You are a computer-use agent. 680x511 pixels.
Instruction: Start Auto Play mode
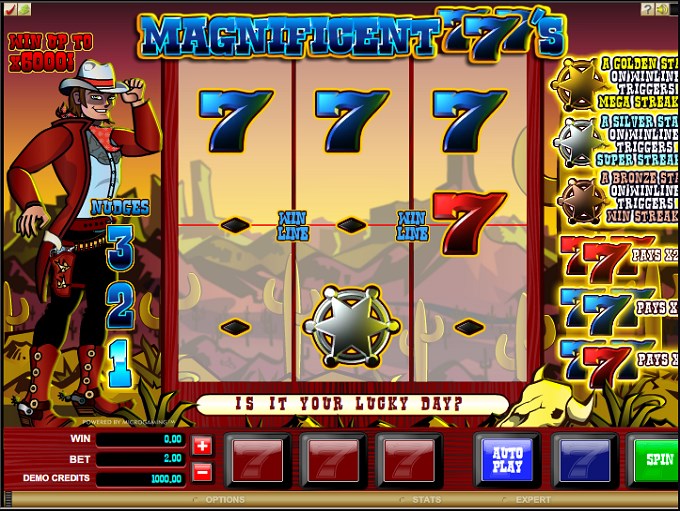(507, 461)
